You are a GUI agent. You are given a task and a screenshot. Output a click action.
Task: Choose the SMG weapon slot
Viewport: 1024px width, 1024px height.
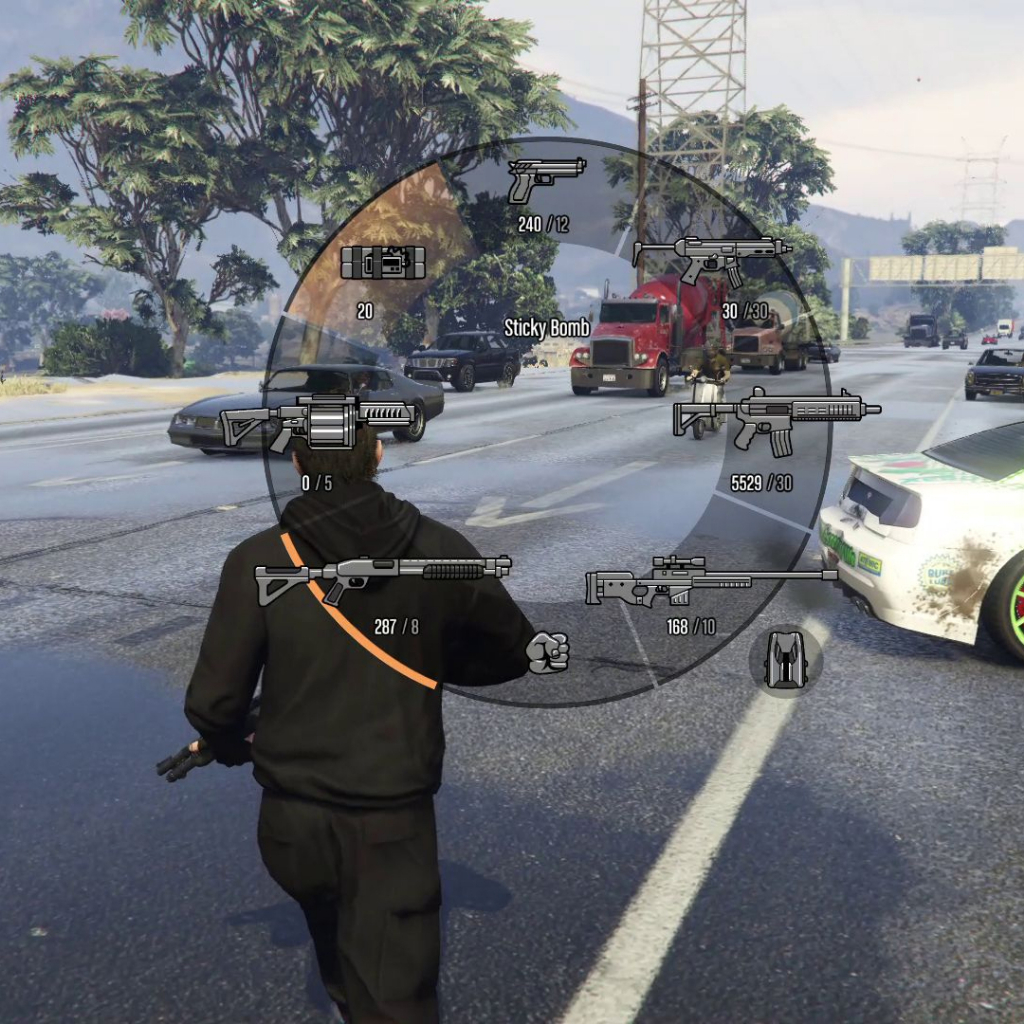[x=711, y=258]
